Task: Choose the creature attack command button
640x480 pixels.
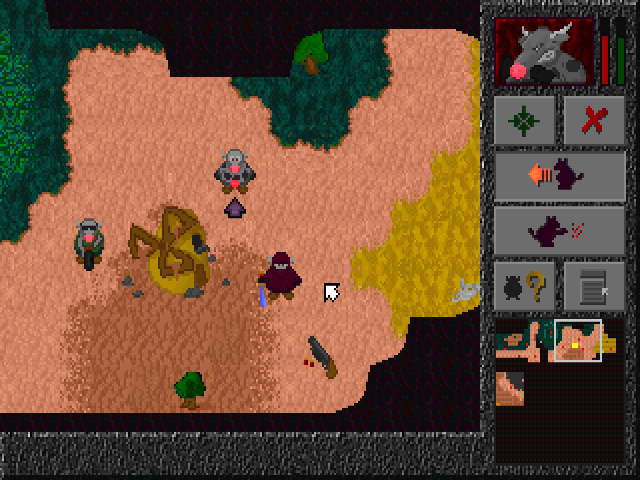Action: coord(560,231)
